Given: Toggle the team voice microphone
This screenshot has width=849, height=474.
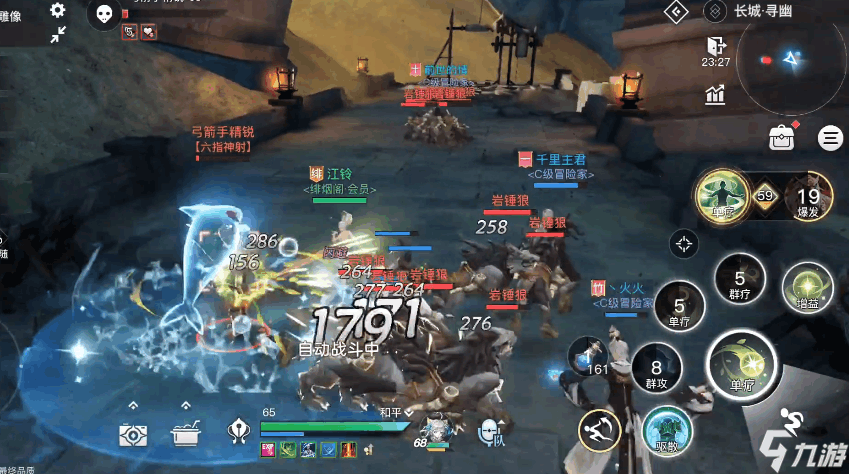Looking at the screenshot, I should [x=489, y=431].
